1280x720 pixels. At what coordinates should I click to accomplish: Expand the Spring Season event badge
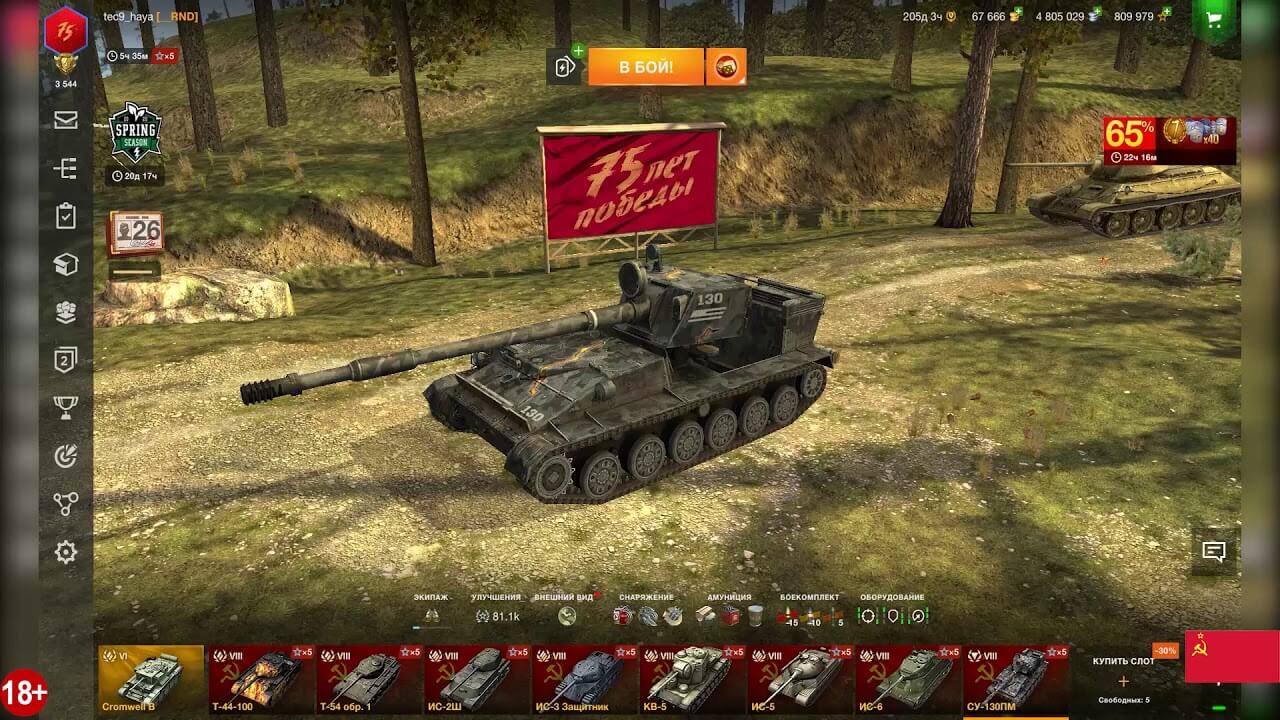click(135, 133)
